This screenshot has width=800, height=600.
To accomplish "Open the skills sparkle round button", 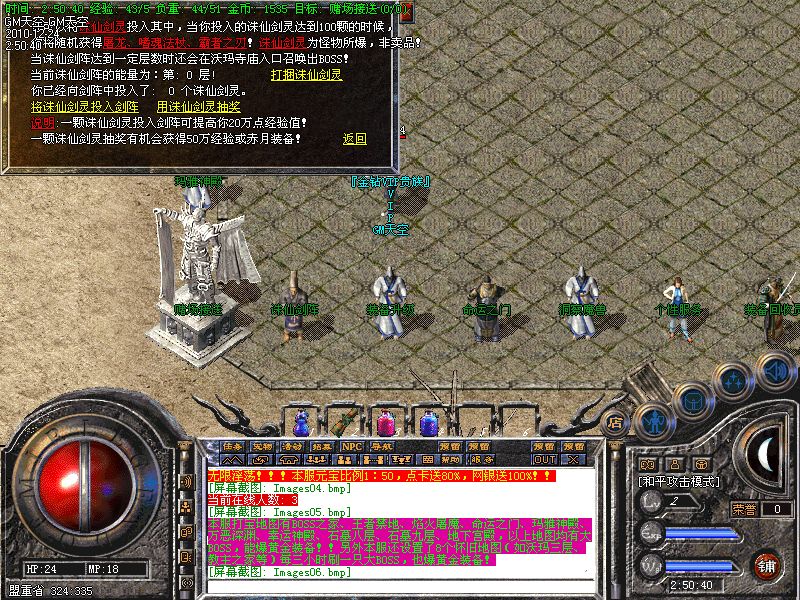I will click(735, 381).
